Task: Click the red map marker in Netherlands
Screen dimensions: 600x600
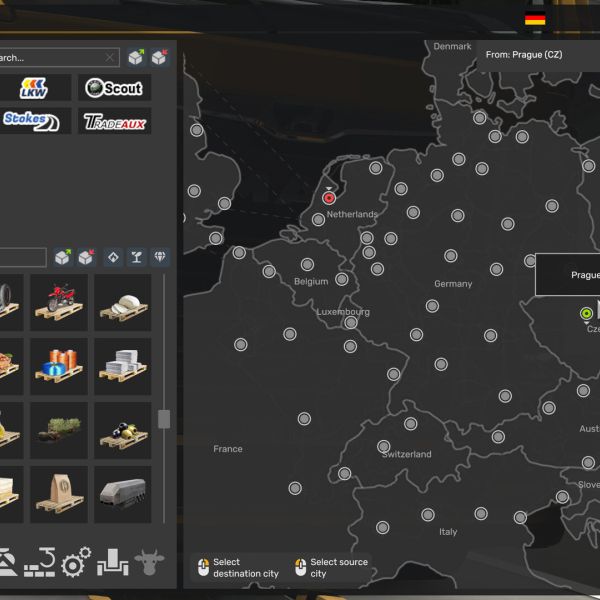Action: click(329, 198)
